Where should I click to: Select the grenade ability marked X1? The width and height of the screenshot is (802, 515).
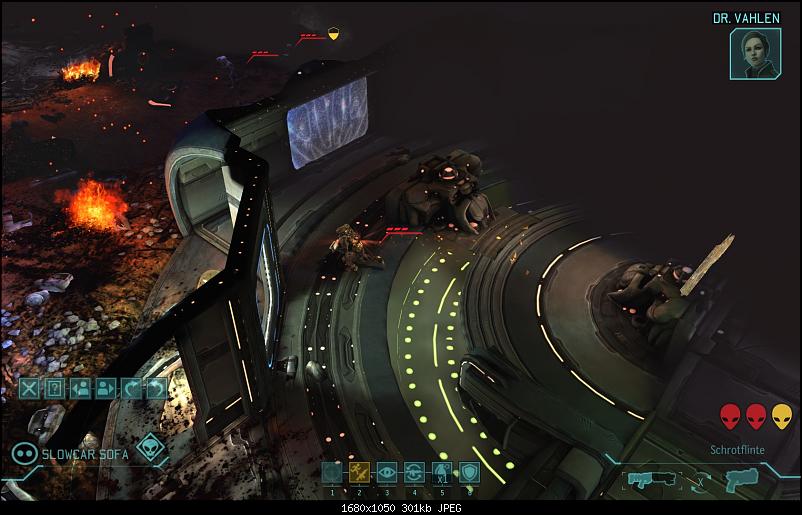coord(441,473)
